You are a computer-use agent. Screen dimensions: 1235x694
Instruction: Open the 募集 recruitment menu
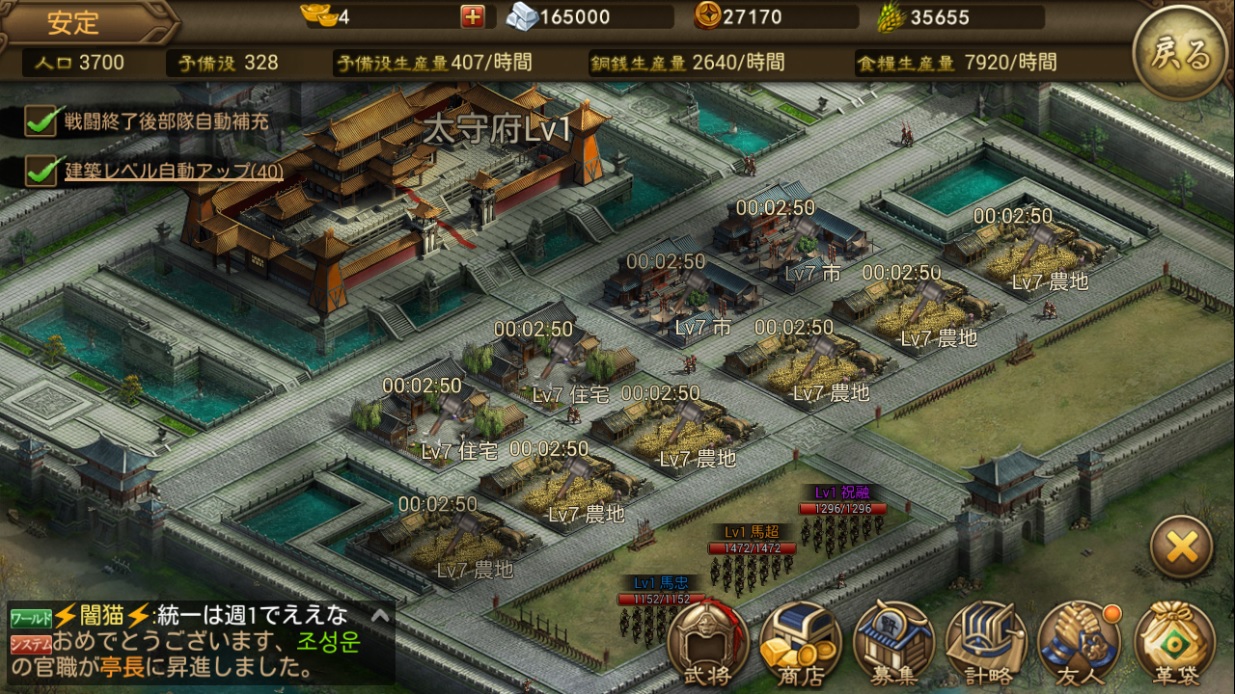[x=894, y=643]
